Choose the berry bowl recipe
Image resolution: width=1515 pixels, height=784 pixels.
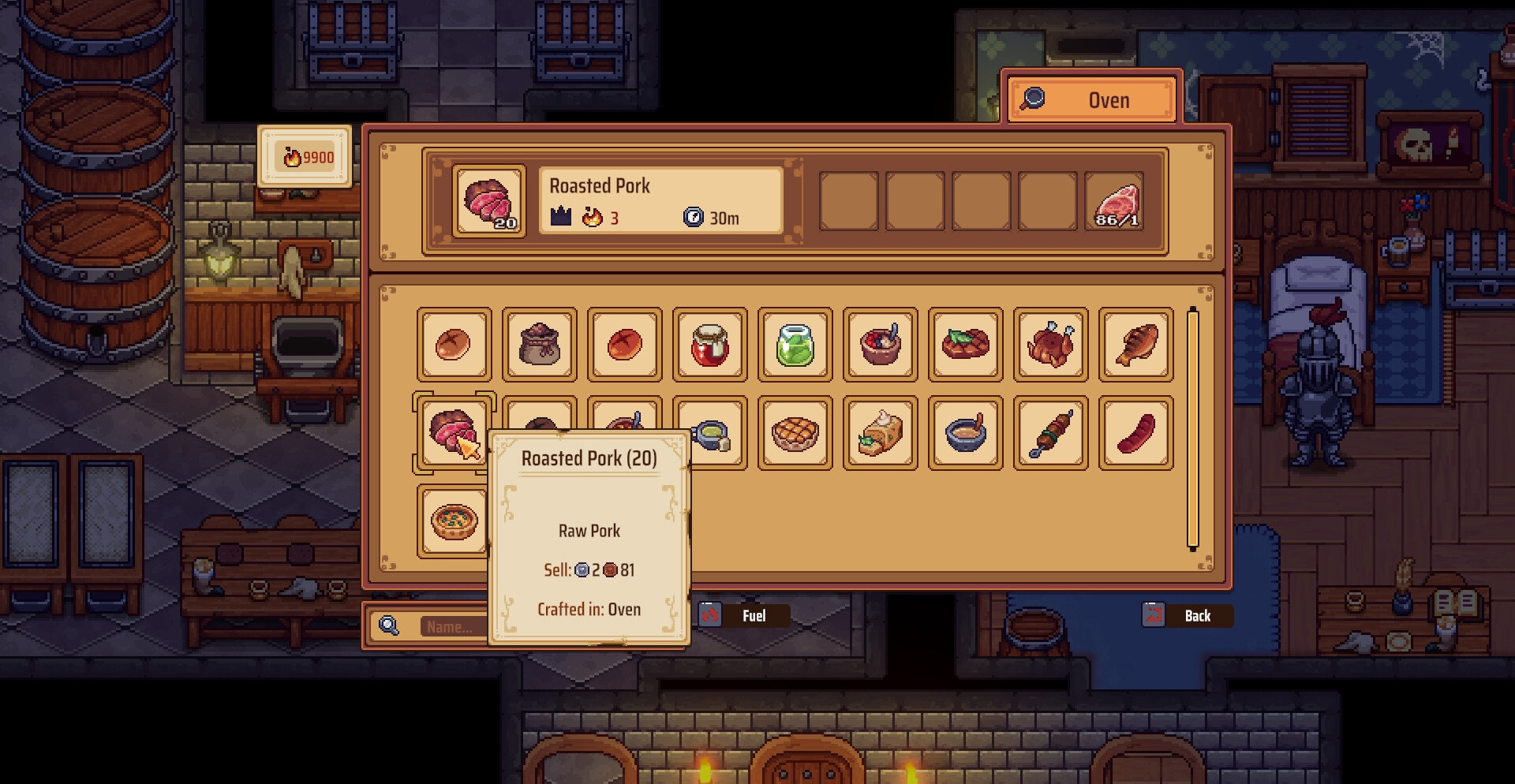tap(880, 345)
